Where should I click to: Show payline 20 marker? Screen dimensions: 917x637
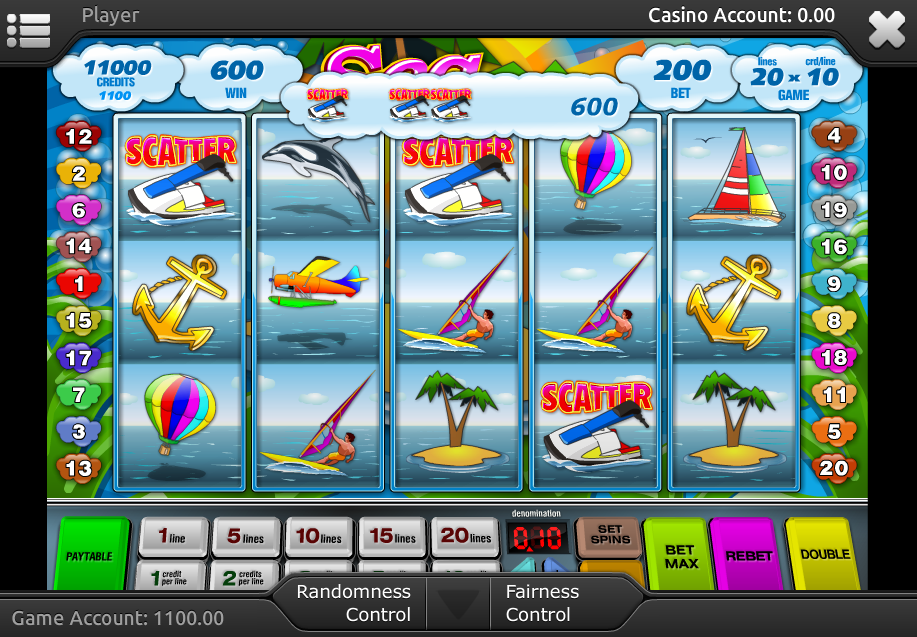(833, 467)
